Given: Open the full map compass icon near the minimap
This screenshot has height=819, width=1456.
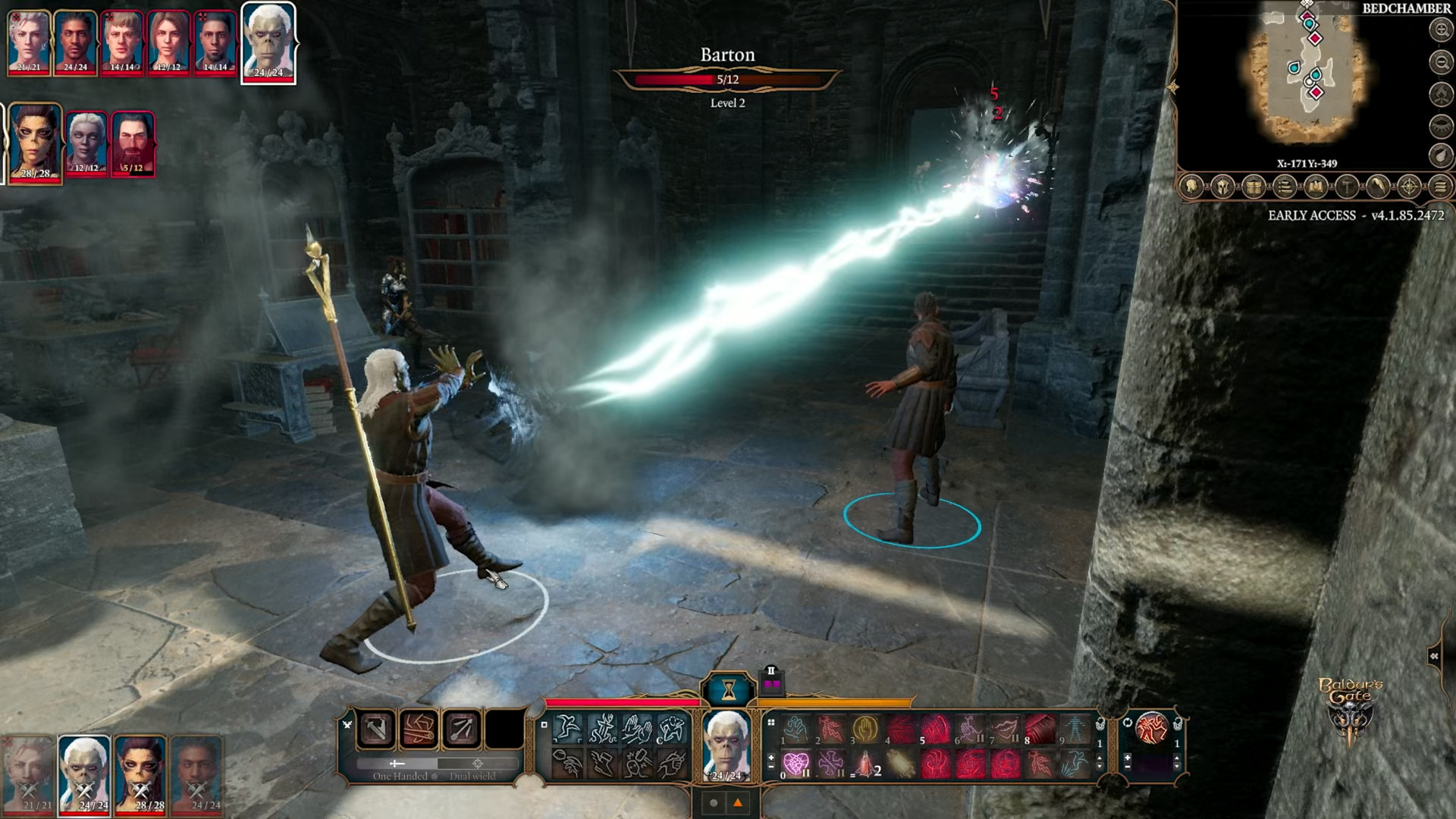Looking at the screenshot, I should point(1409,186).
